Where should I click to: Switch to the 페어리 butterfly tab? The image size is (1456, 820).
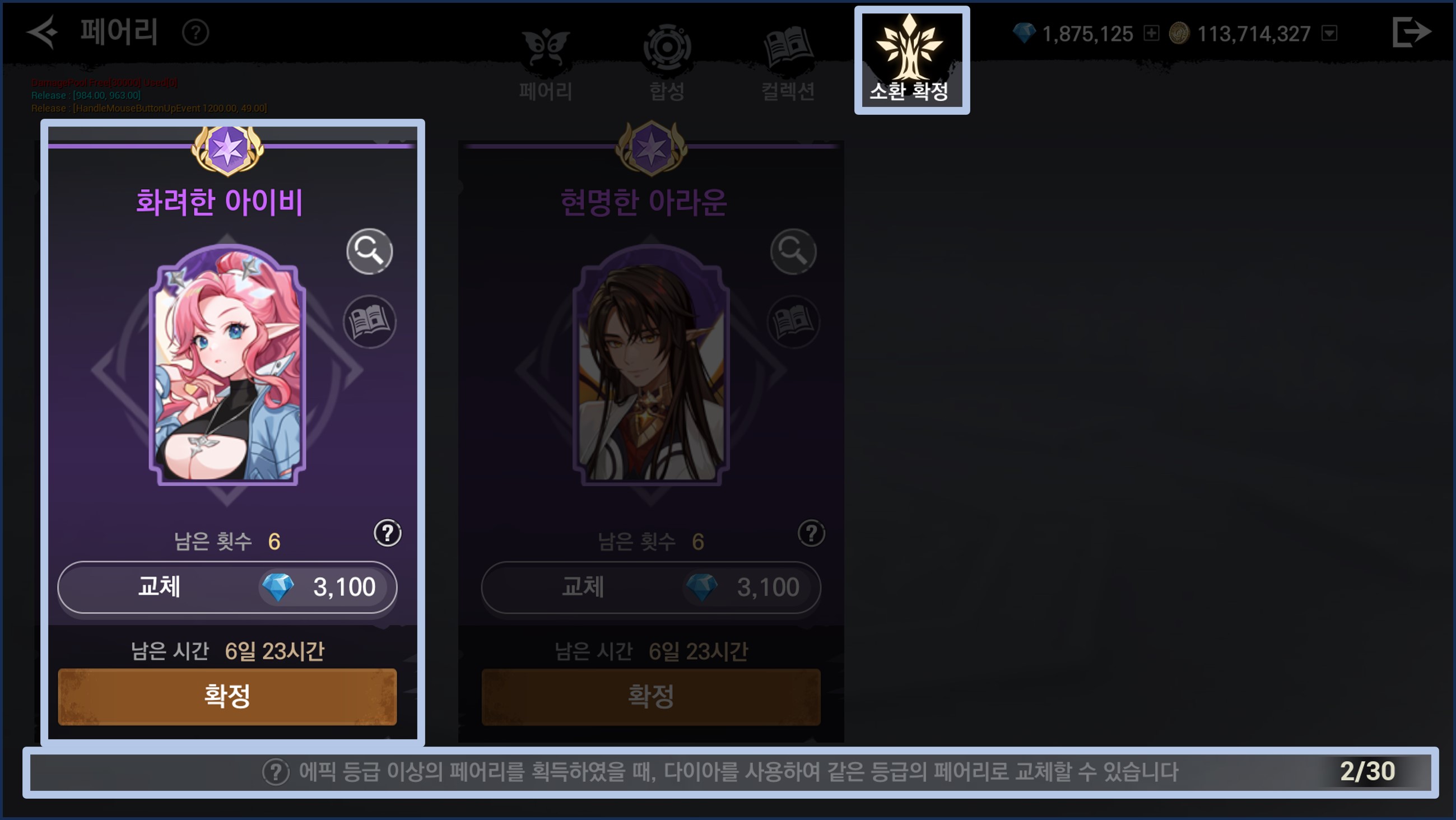coord(546,62)
